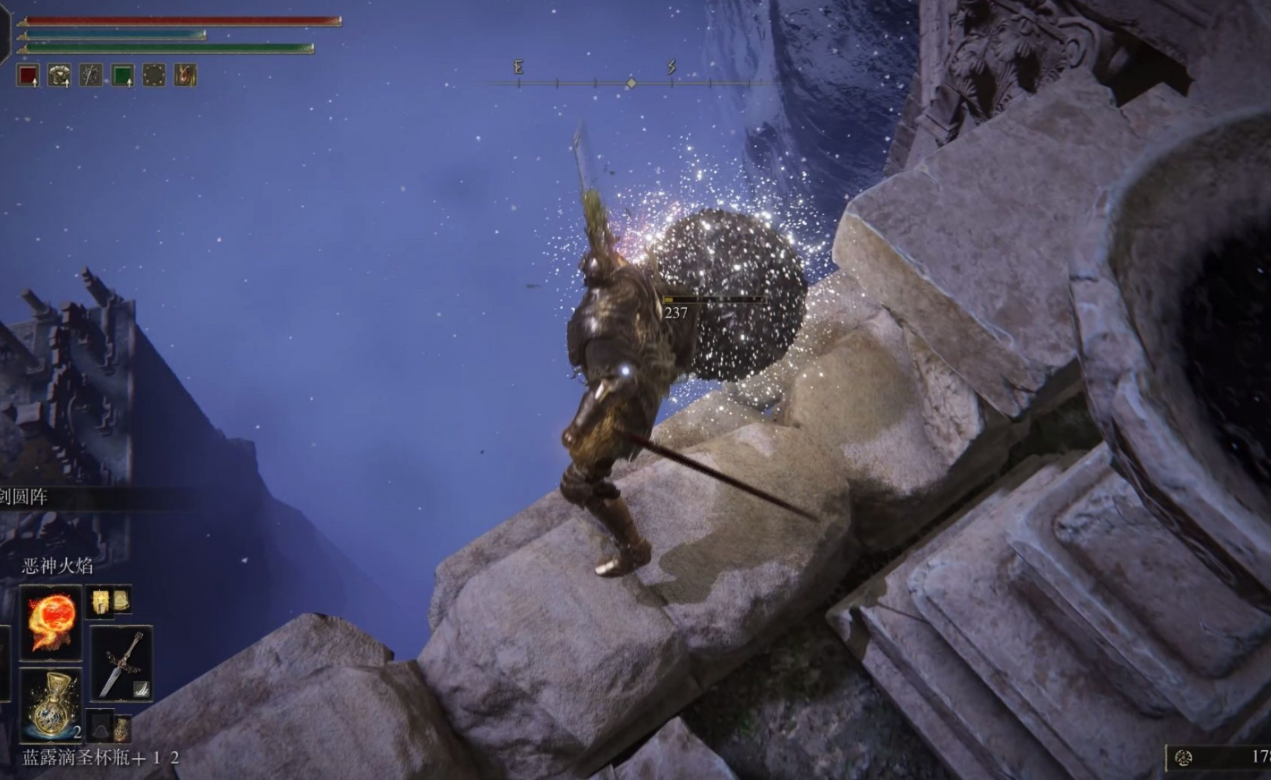The width and height of the screenshot is (1271, 780).
Task: Select the dotted ring status icon
Action: click(x=154, y=75)
